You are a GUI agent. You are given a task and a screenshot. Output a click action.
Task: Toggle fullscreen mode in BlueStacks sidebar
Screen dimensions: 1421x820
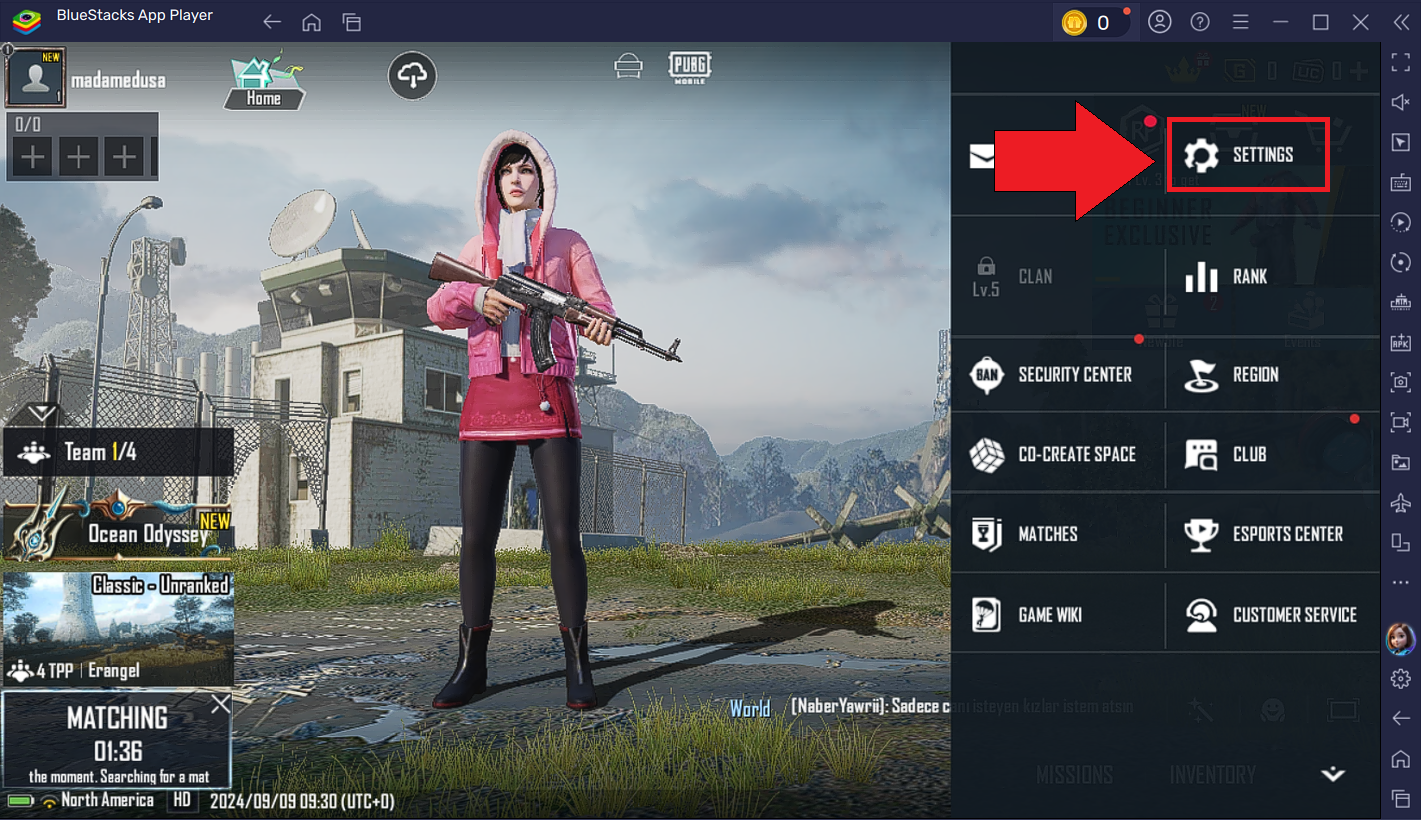1400,62
